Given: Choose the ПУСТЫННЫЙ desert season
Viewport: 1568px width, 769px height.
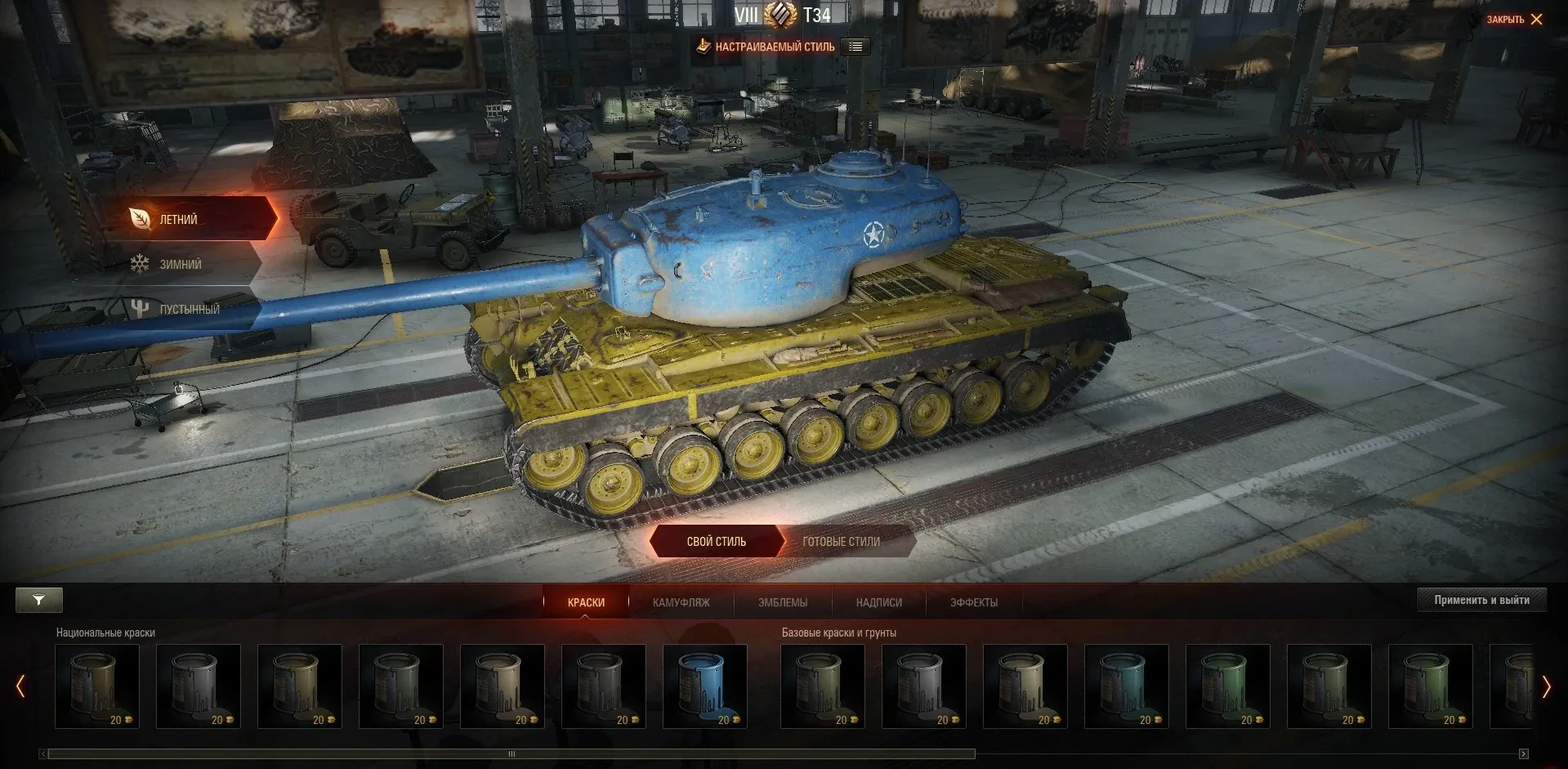Looking at the screenshot, I should pyautogui.click(x=189, y=310).
